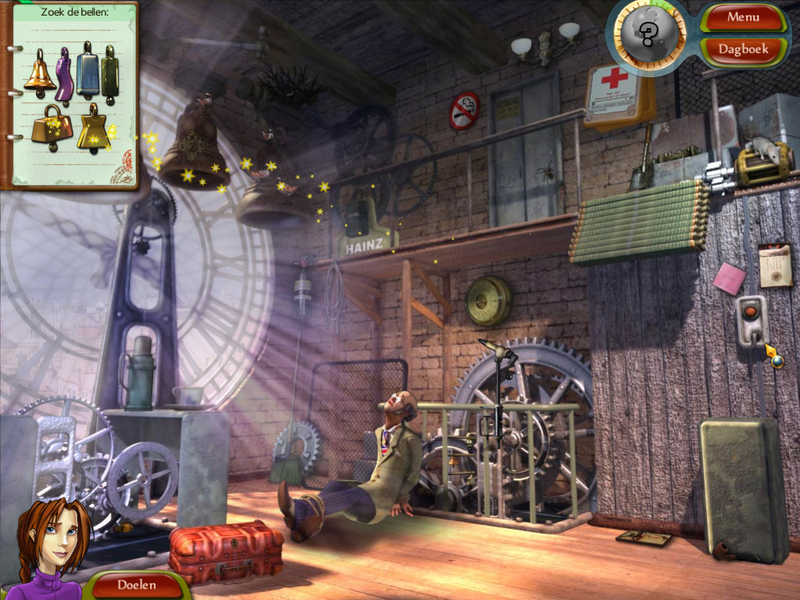
Task: Open the Dagboek journal
Action: pyautogui.click(x=743, y=47)
